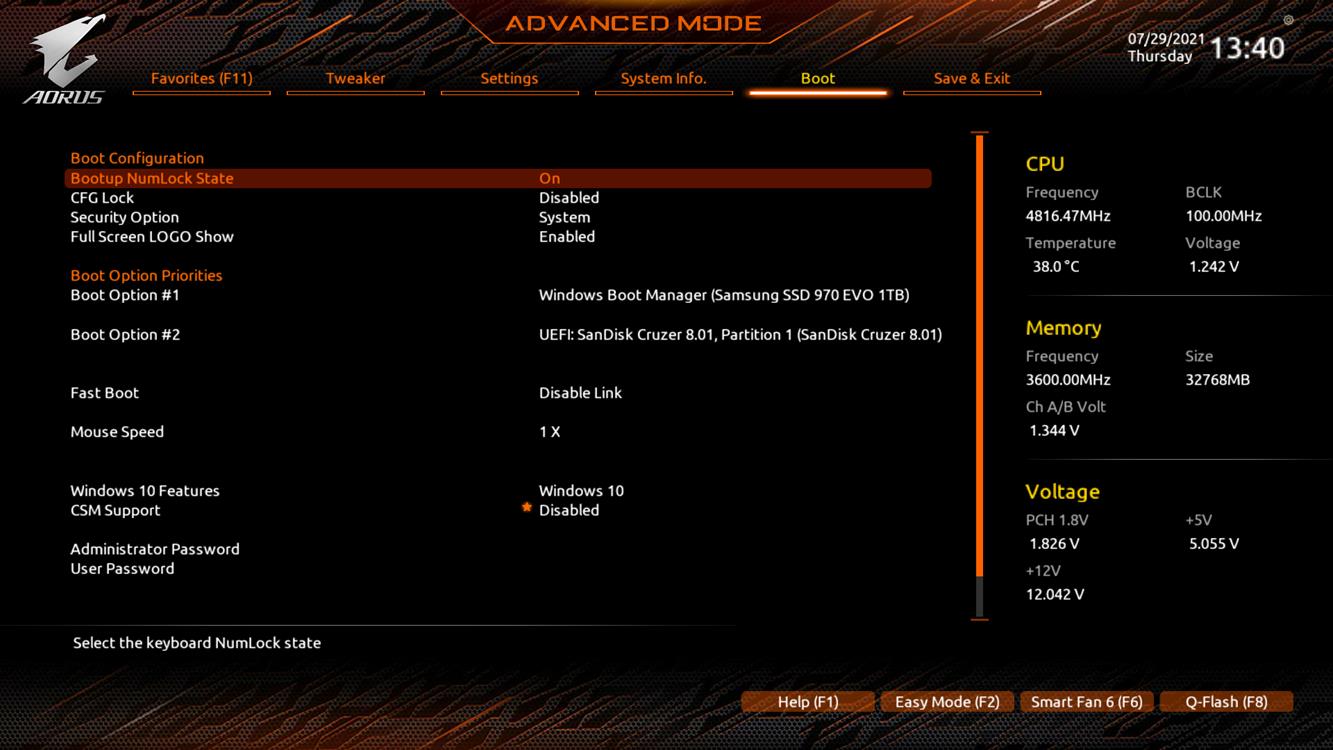Show the System Info. tab

(x=663, y=78)
